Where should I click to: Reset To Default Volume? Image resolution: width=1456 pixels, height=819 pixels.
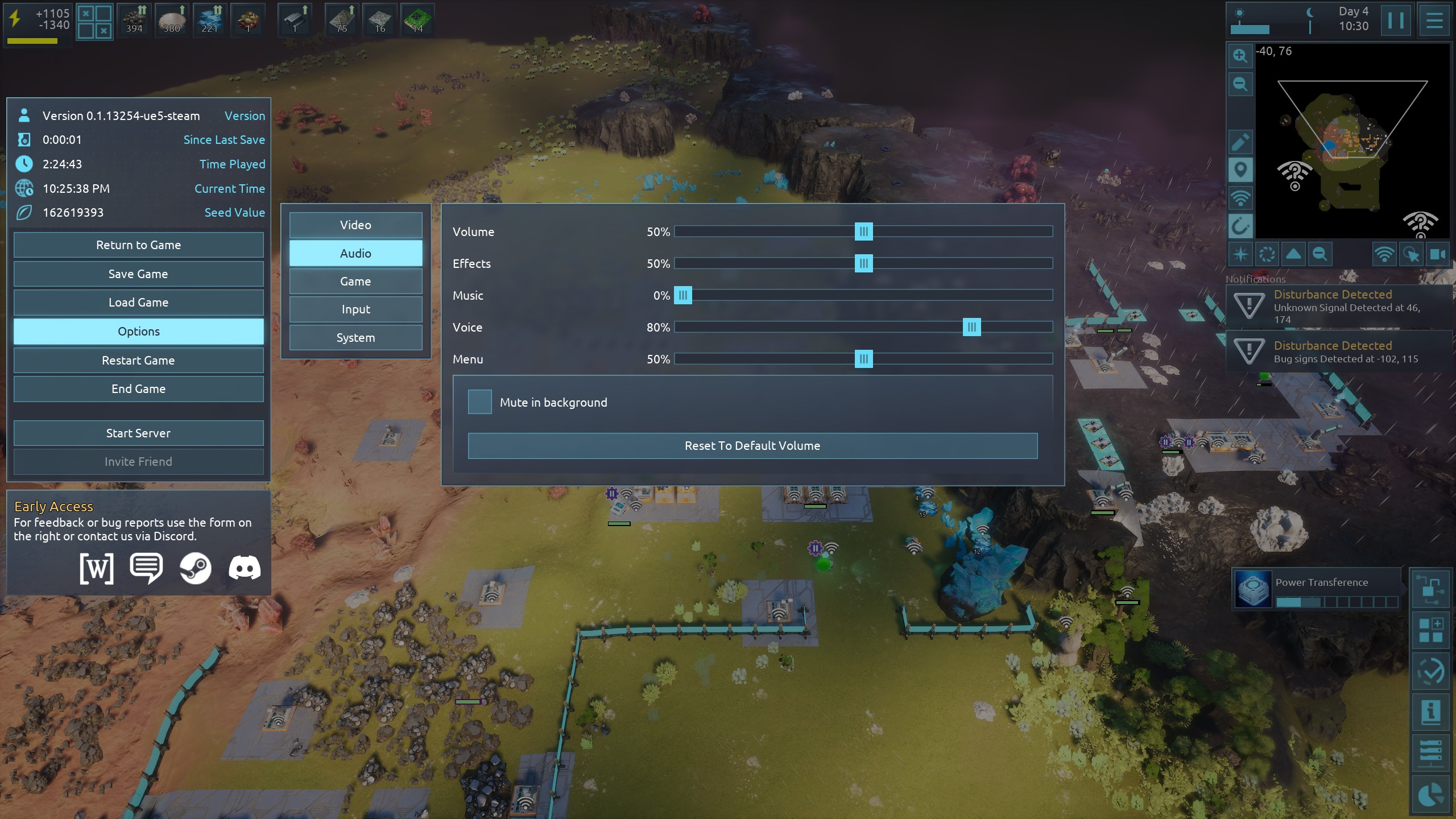pyautogui.click(x=752, y=446)
